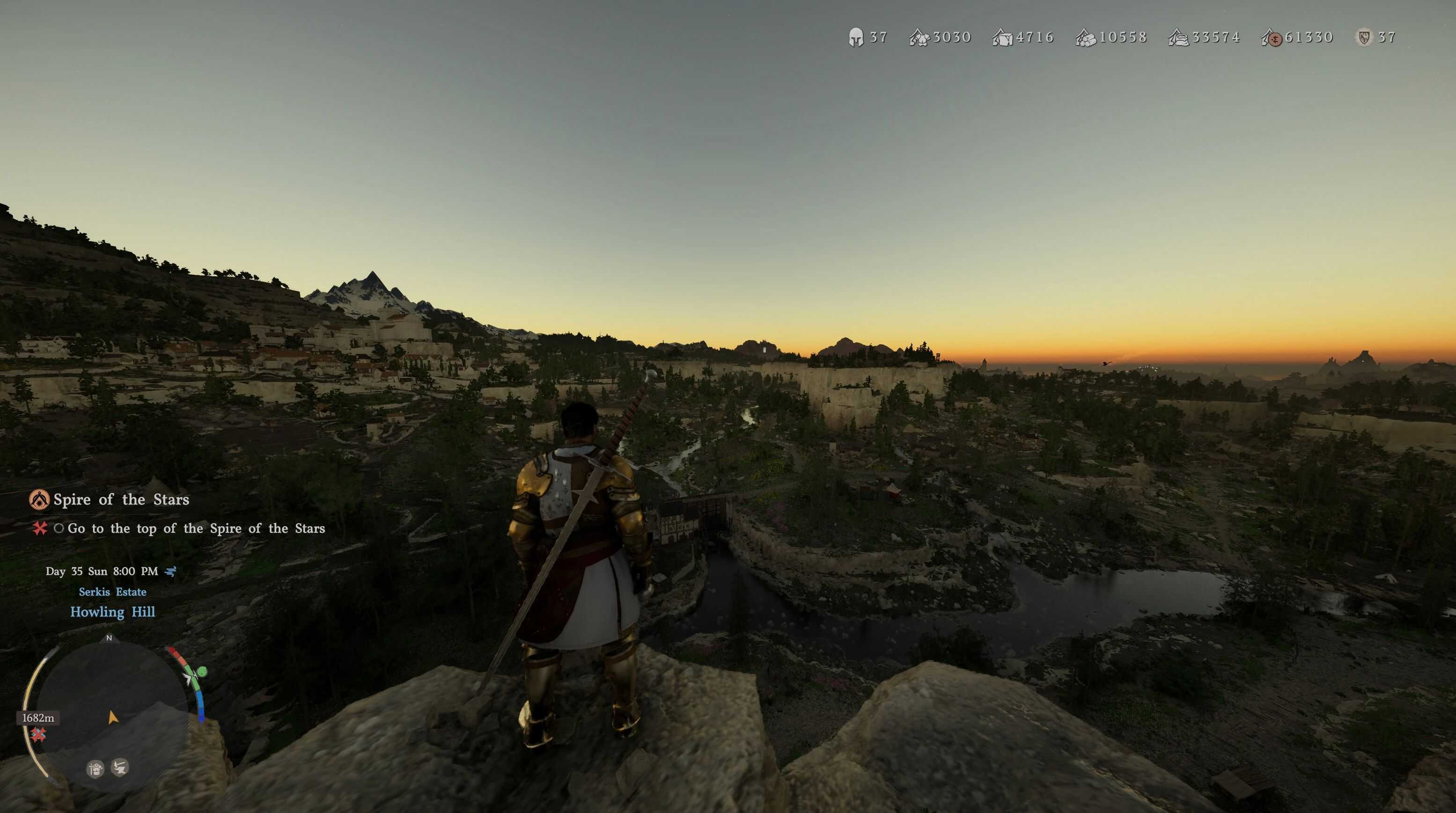Open the Spire of the Stars quest tracker

pyautogui.click(x=121, y=499)
